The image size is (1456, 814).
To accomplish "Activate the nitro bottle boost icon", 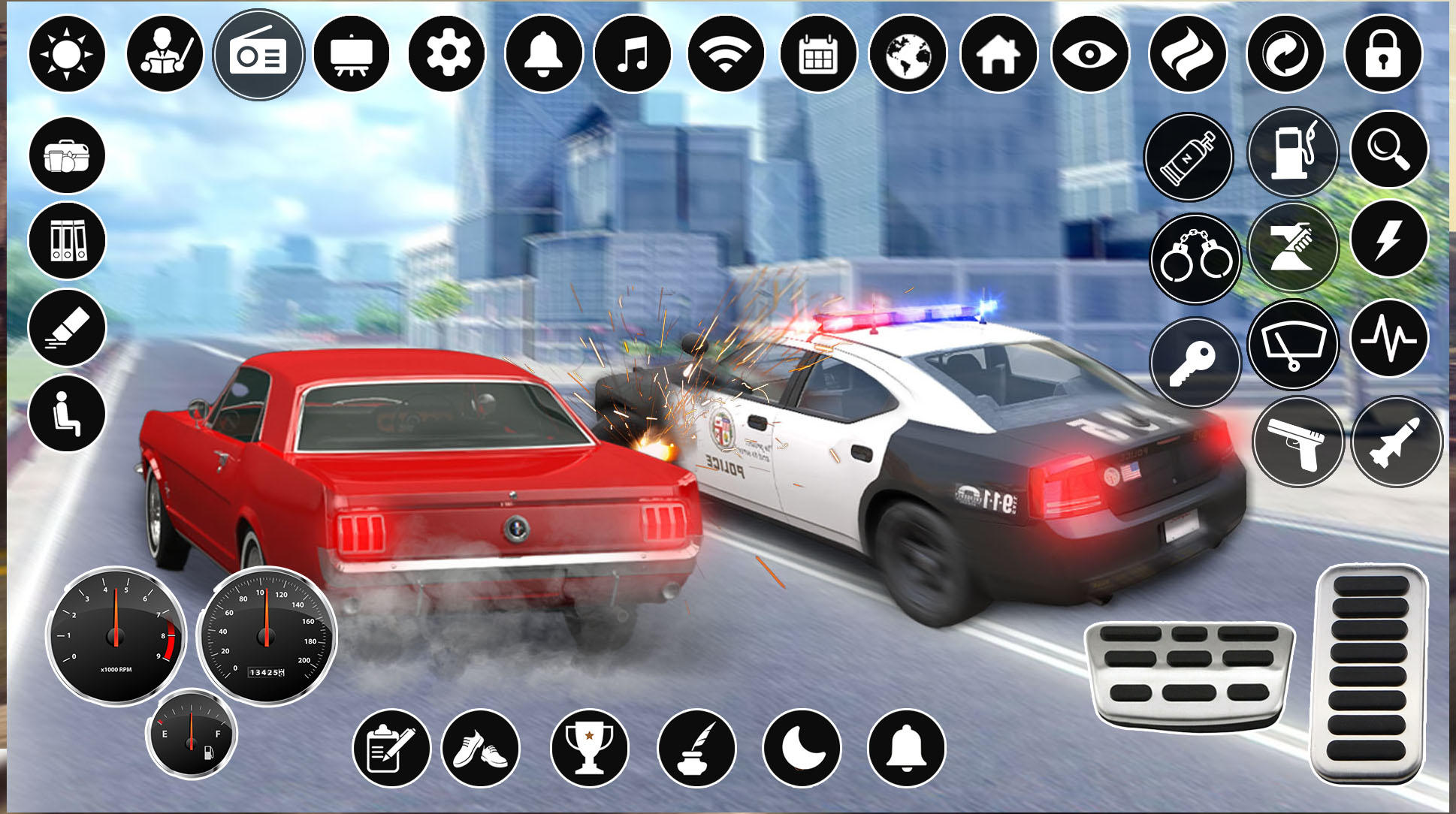I will pyautogui.click(x=1191, y=154).
